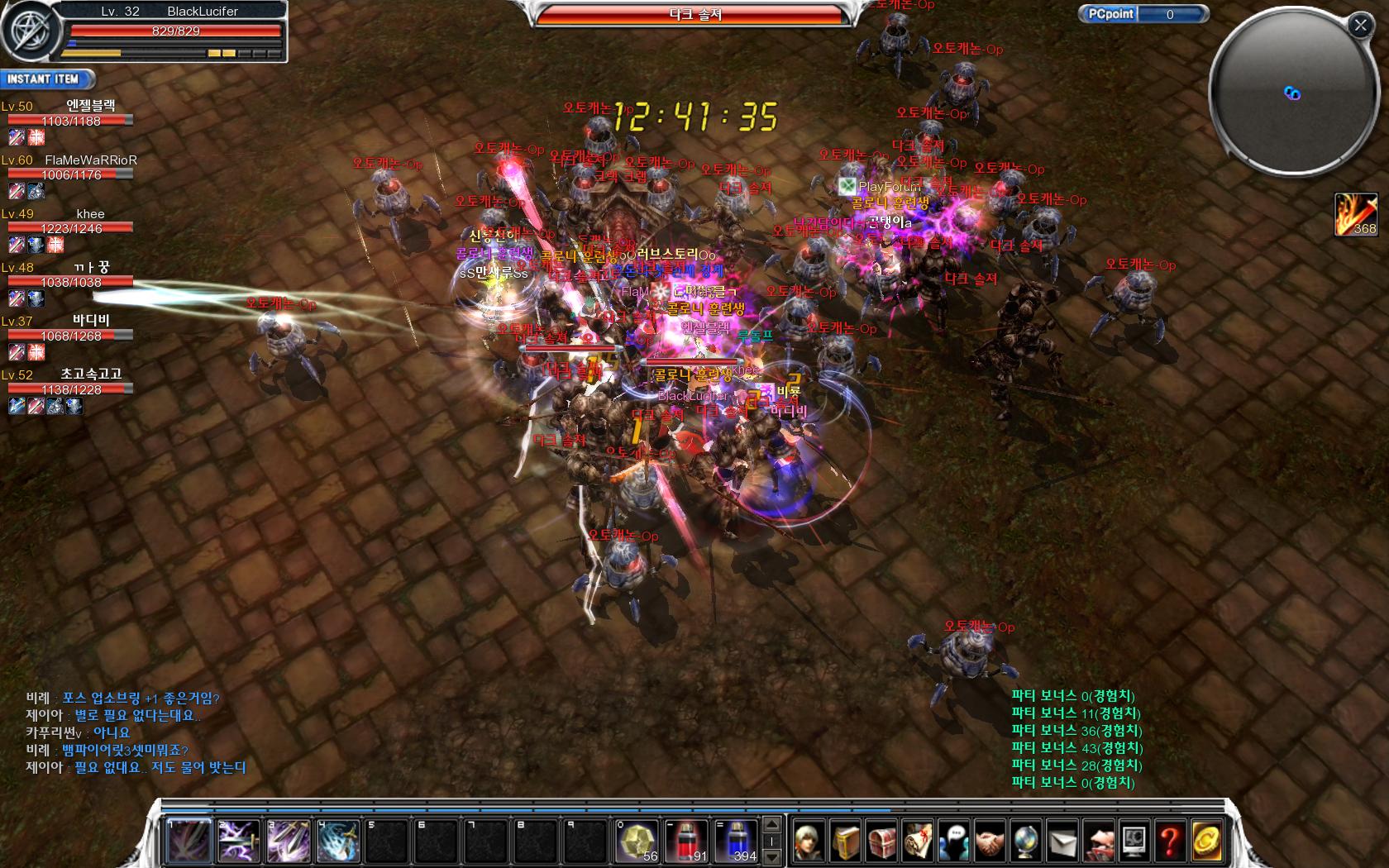Viewport: 1389px width, 868px height.
Task: Click the handshake icon
Action: (990, 842)
